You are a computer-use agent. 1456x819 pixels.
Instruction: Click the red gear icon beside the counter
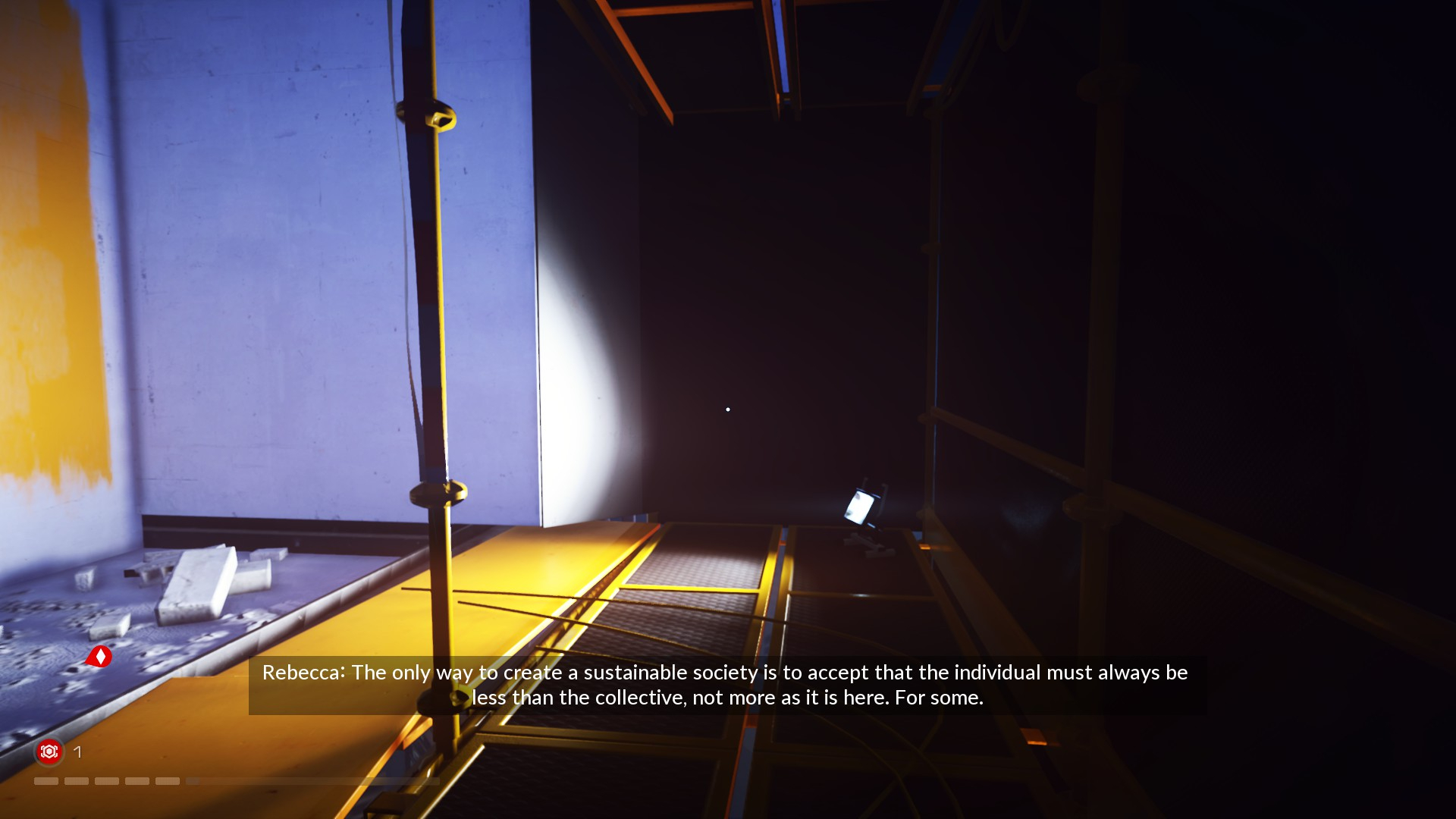click(49, 752)
